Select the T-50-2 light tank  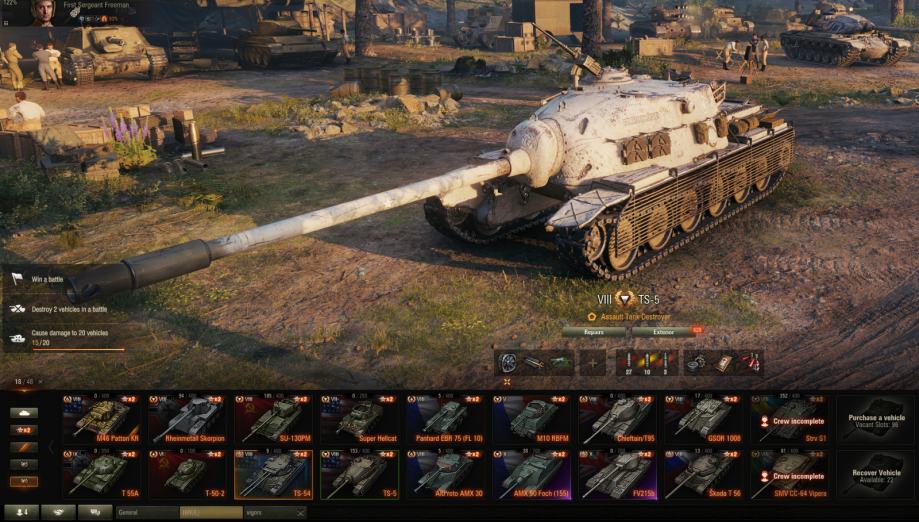point(187,474)
